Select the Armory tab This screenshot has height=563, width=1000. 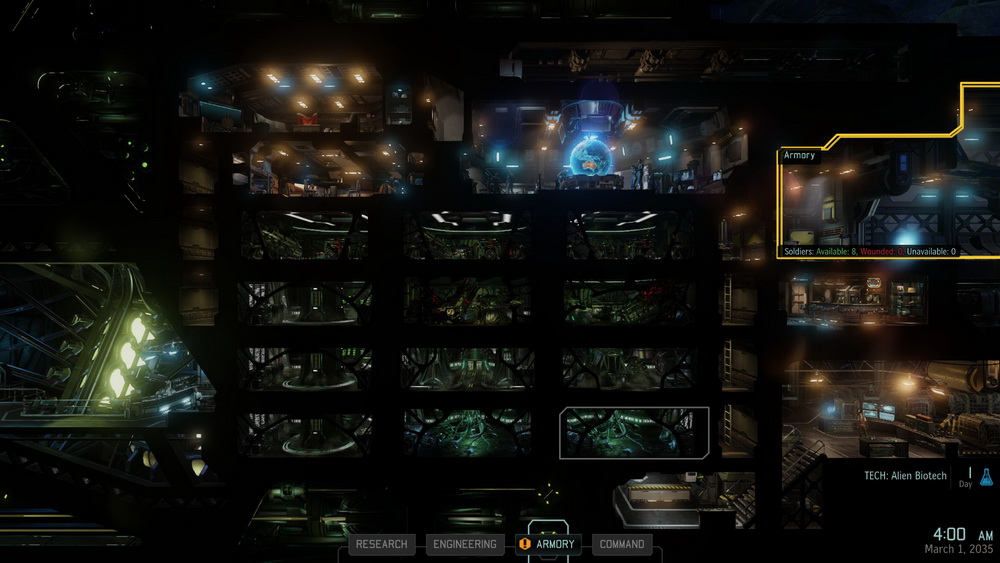point(547,544)
